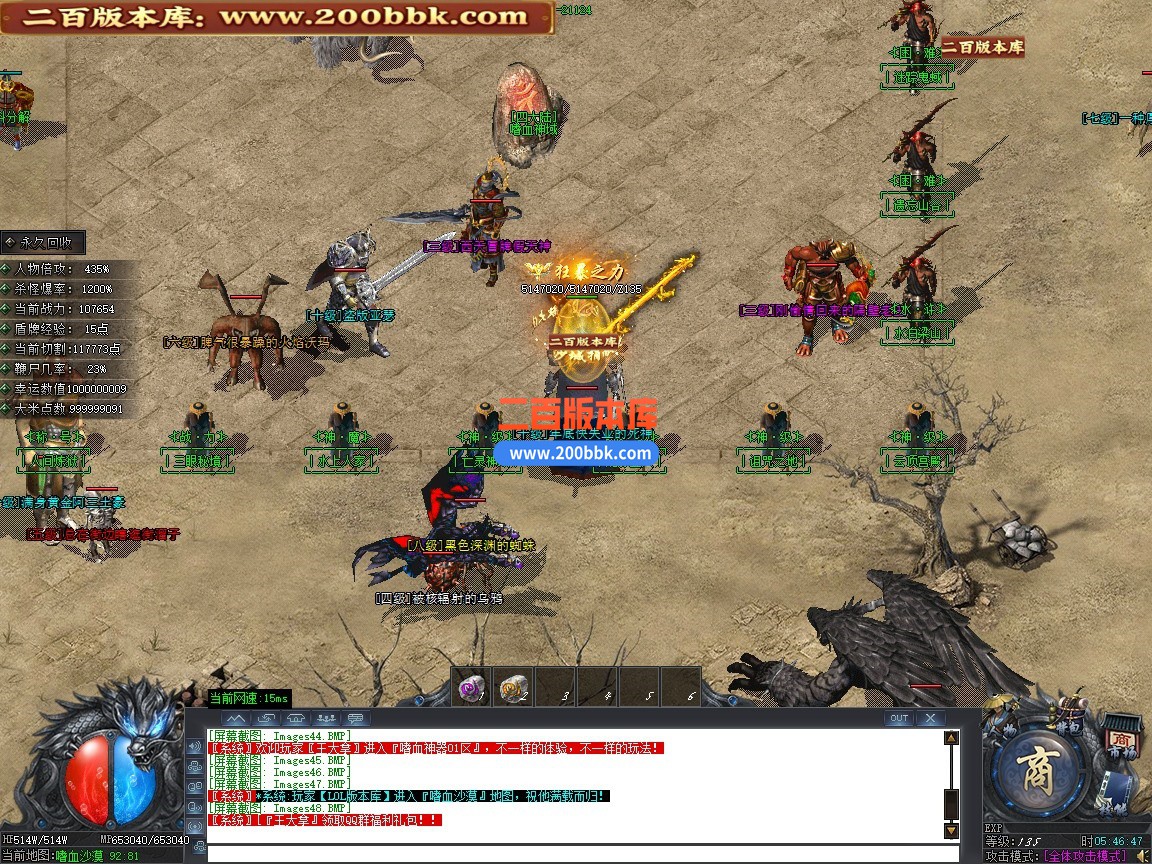Click the speech bubble chat toolbar button

(355, 718)
